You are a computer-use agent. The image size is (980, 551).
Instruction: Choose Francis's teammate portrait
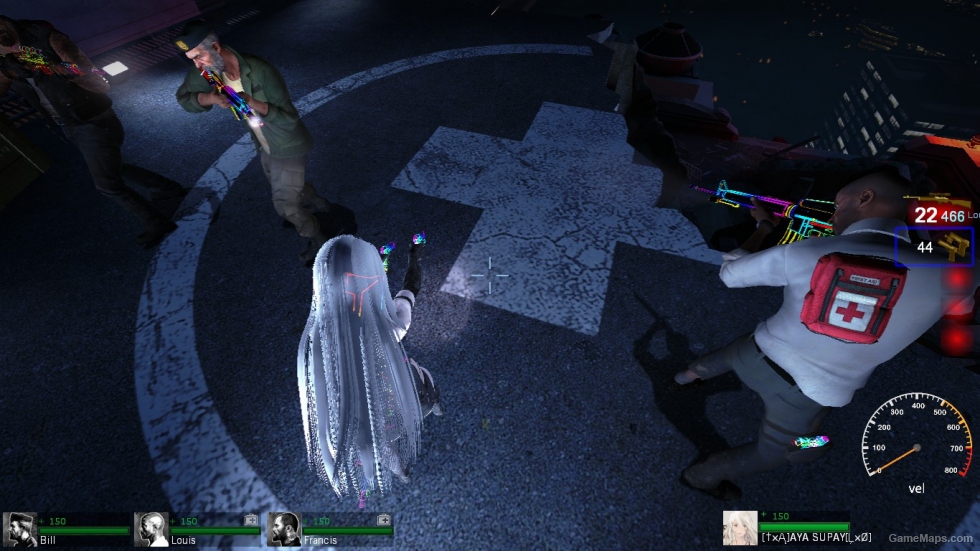click(x=284, y=529)
